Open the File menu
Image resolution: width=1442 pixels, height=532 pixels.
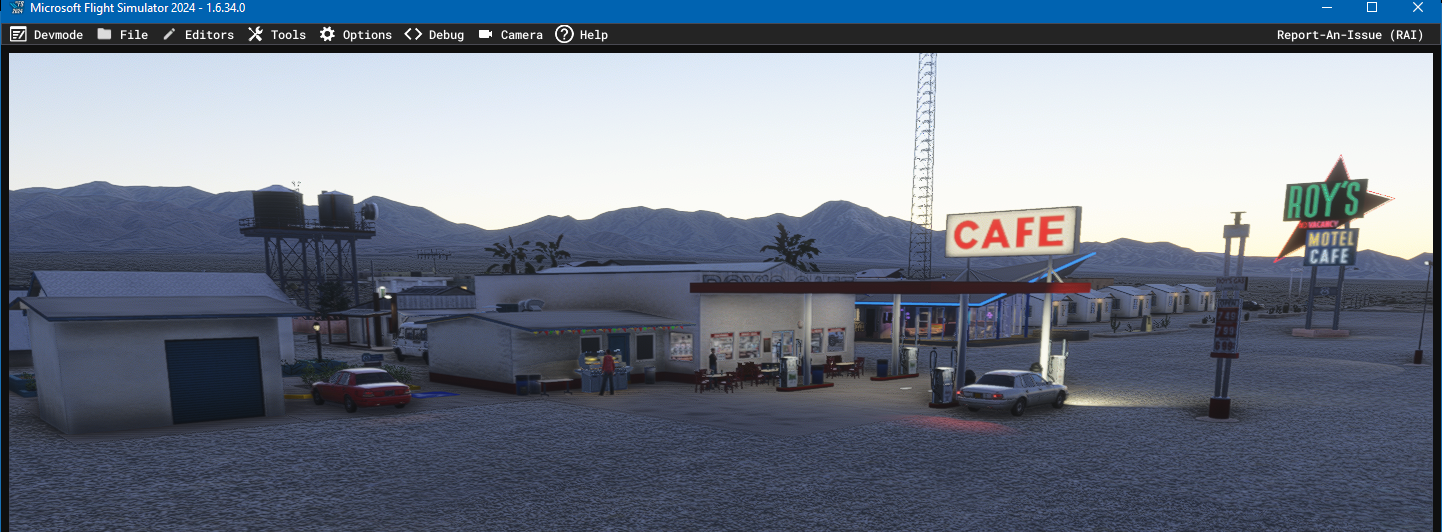click(x=123, y=35)
